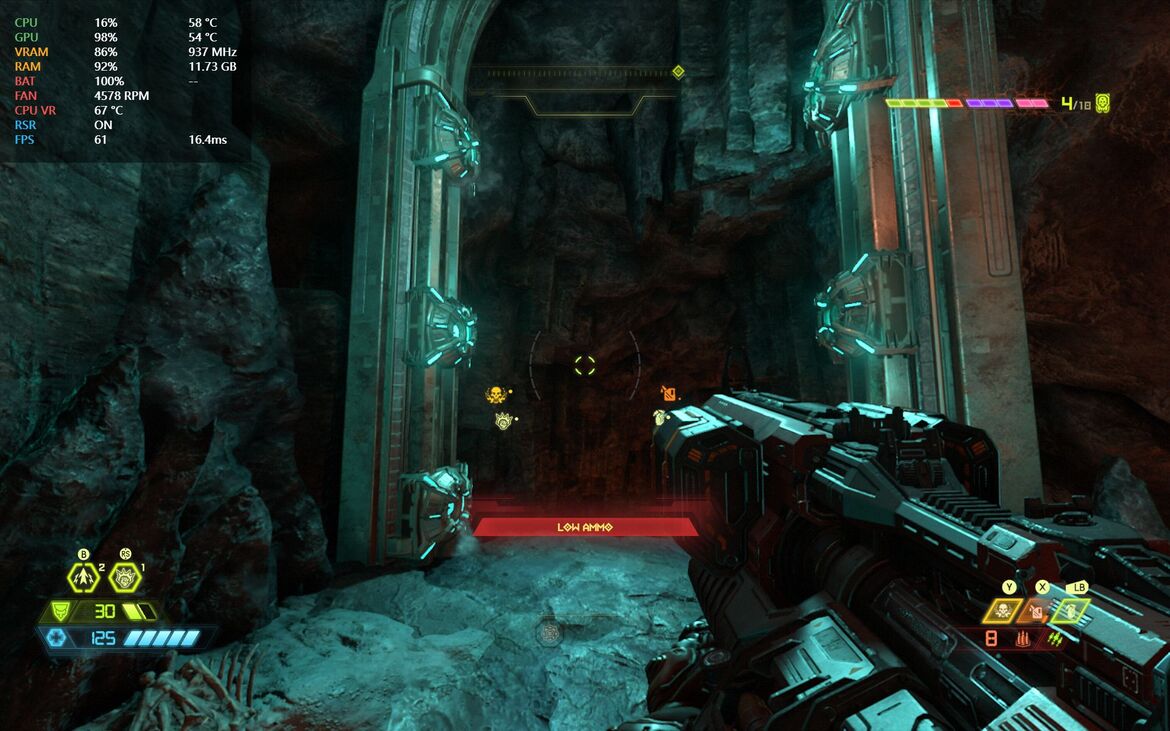Select the Blood Punch skull icon

point(1002,610)
